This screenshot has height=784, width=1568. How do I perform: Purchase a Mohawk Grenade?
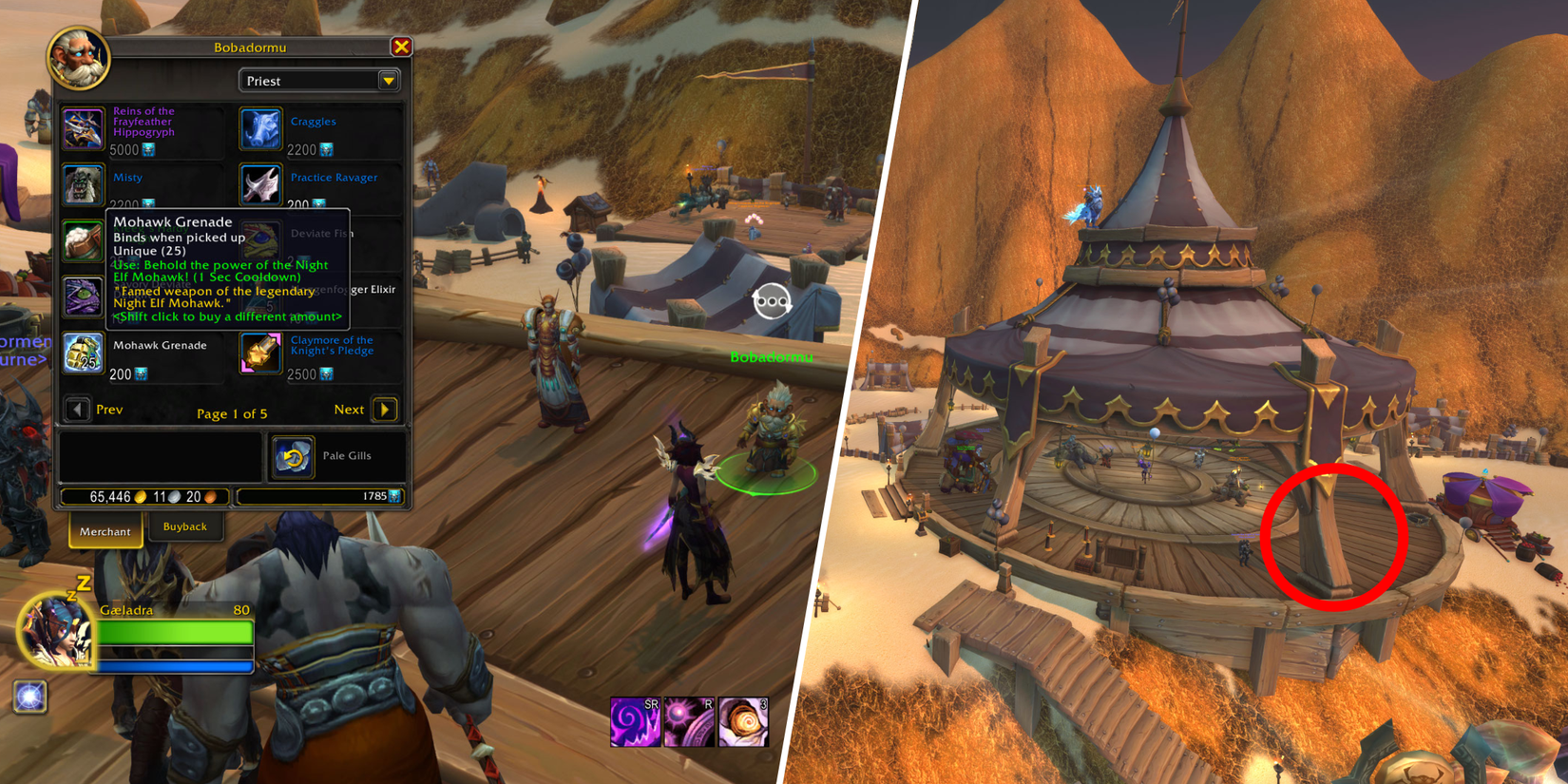coord(83,354)
